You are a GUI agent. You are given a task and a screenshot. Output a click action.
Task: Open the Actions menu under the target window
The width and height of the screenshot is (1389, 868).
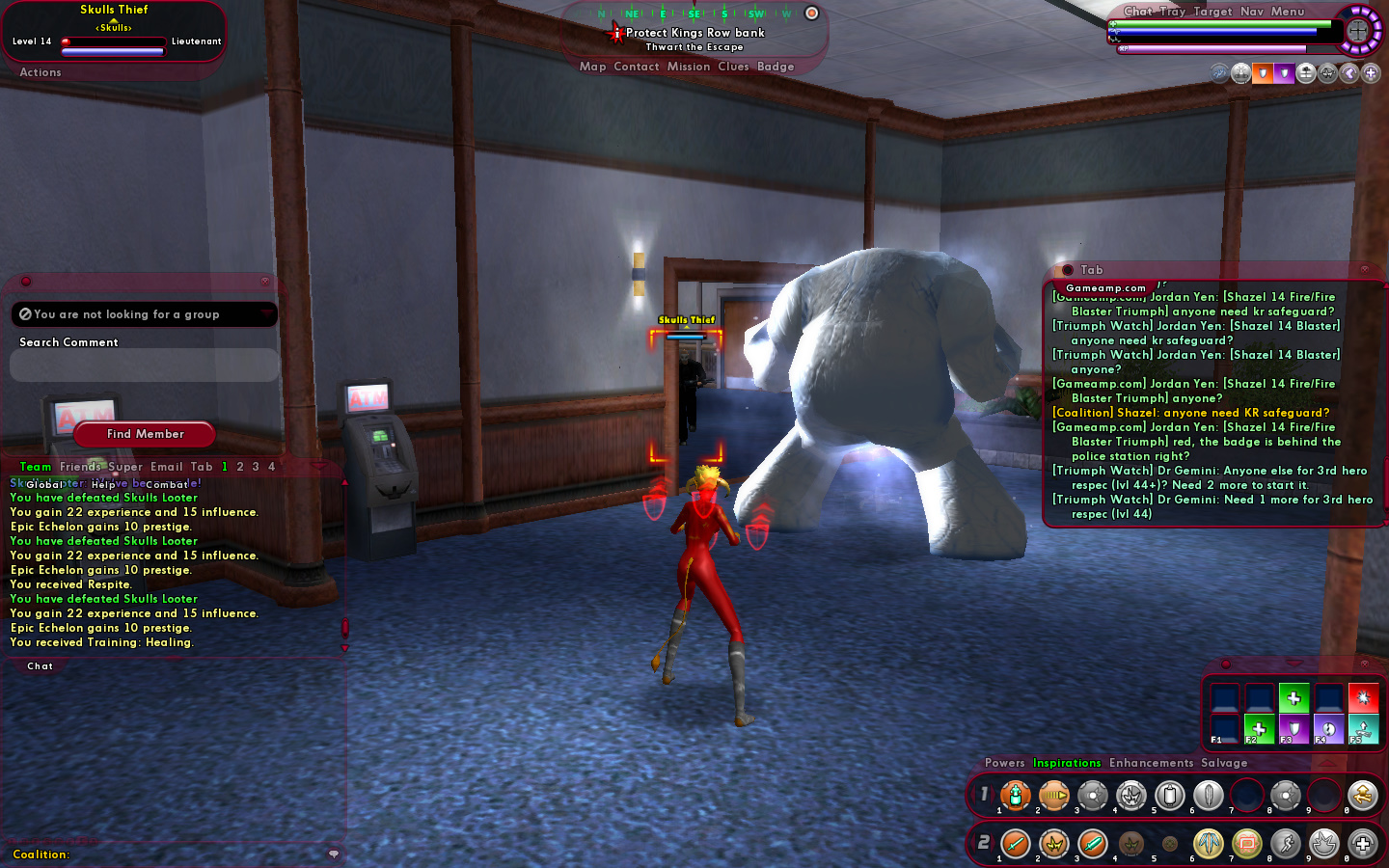point(41,72)
